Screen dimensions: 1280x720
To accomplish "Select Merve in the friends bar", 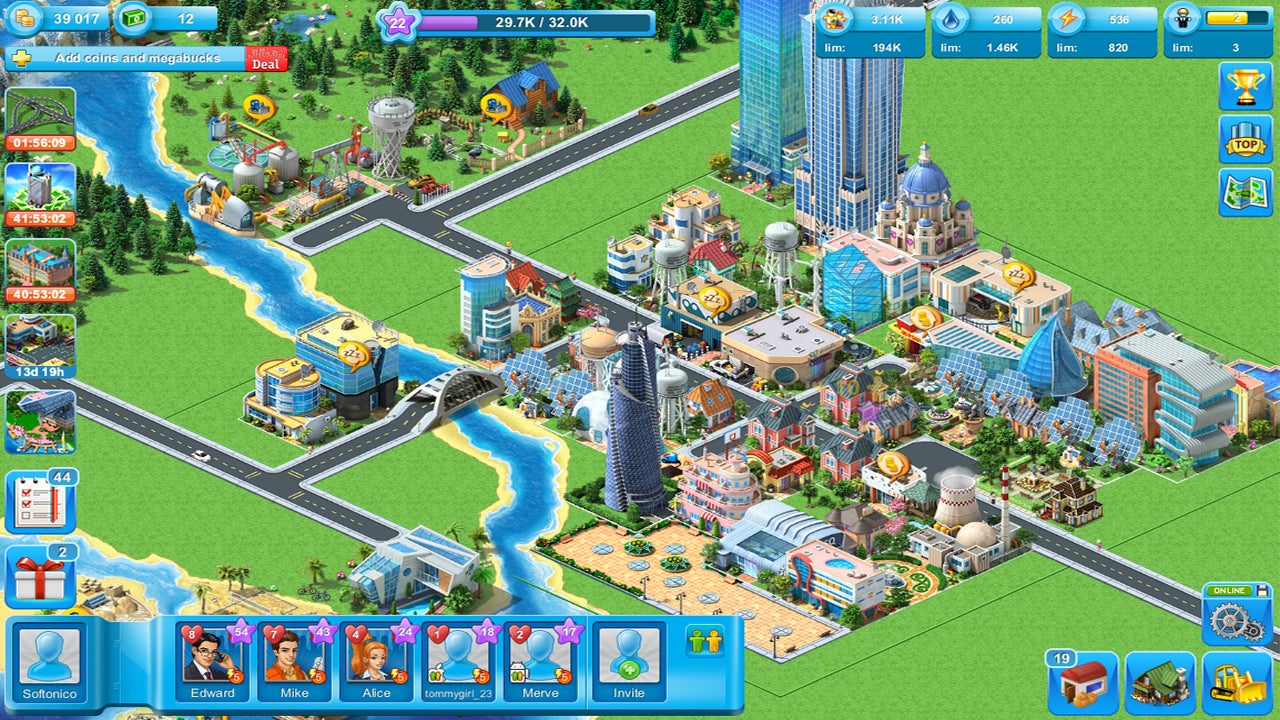I will tap(541, 661).
